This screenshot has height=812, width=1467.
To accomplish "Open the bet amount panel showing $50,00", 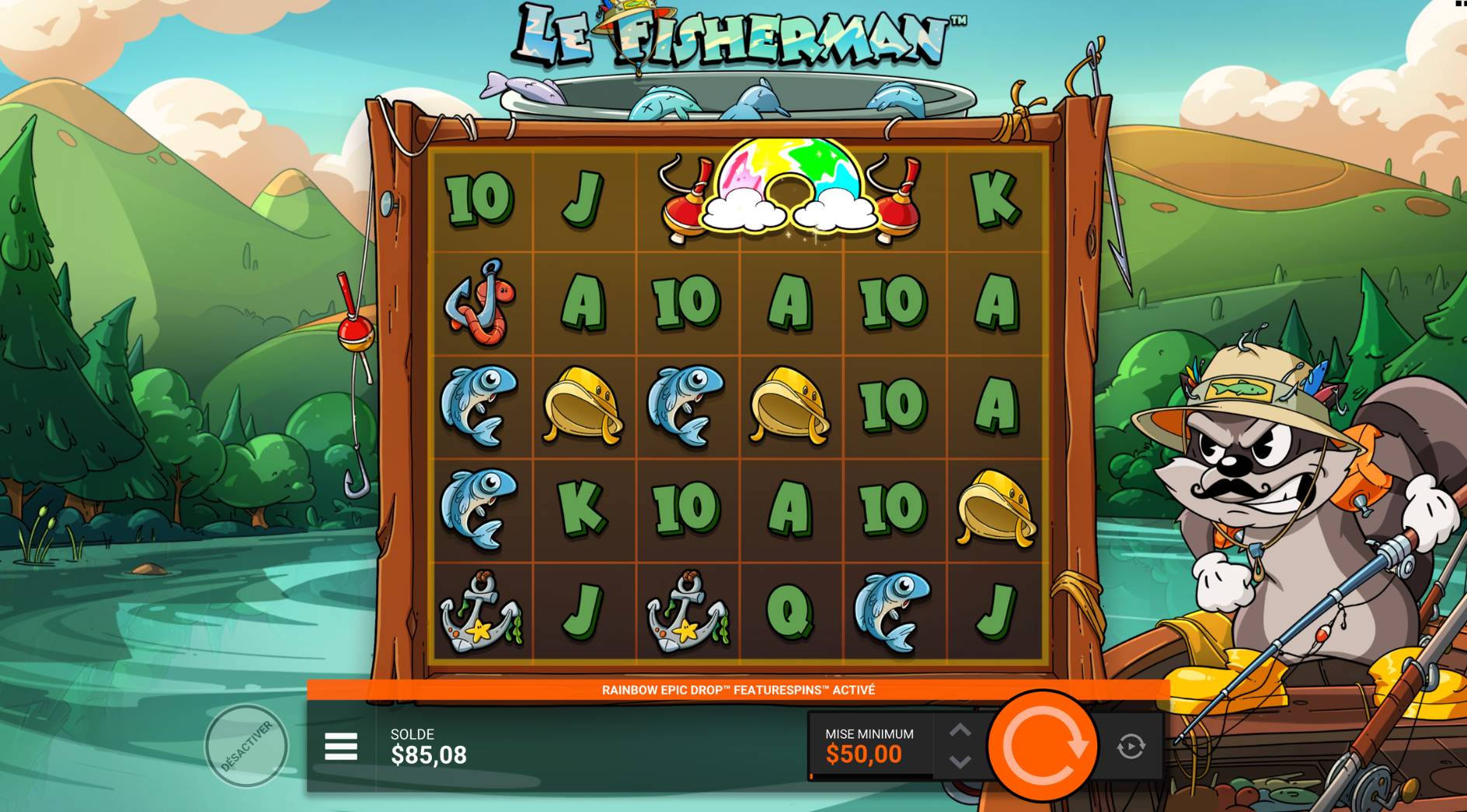I will pos(869,746).
